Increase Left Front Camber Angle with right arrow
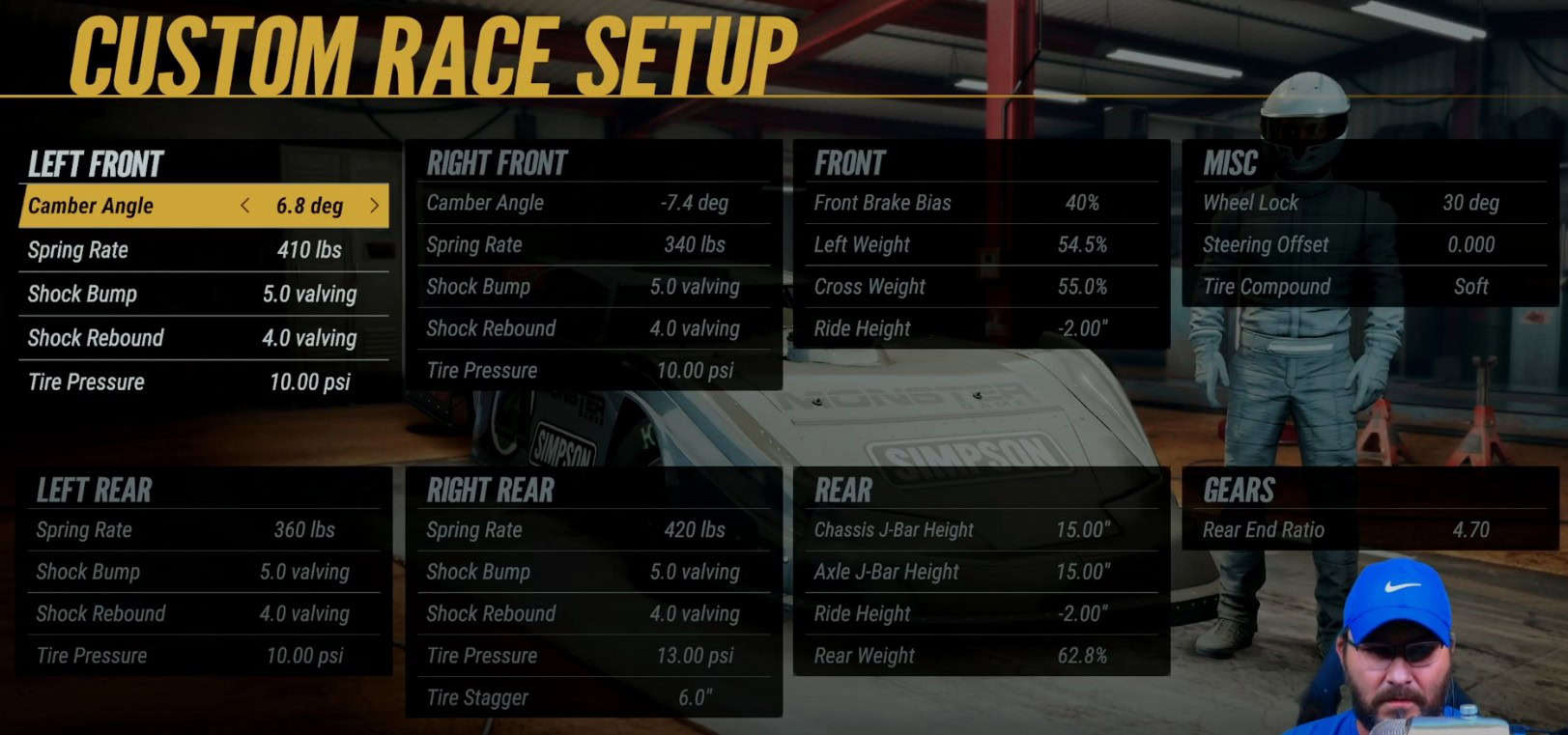 click(374, 206)
